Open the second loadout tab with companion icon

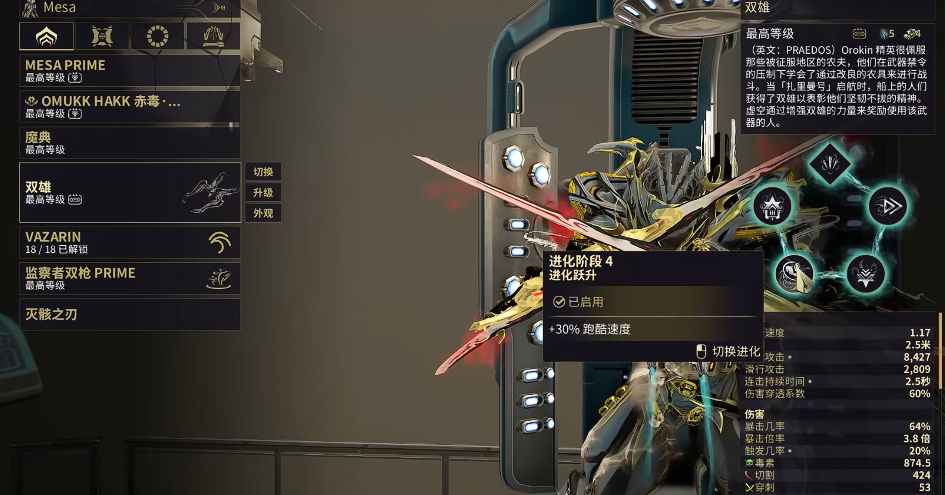(x=102, y=37)
